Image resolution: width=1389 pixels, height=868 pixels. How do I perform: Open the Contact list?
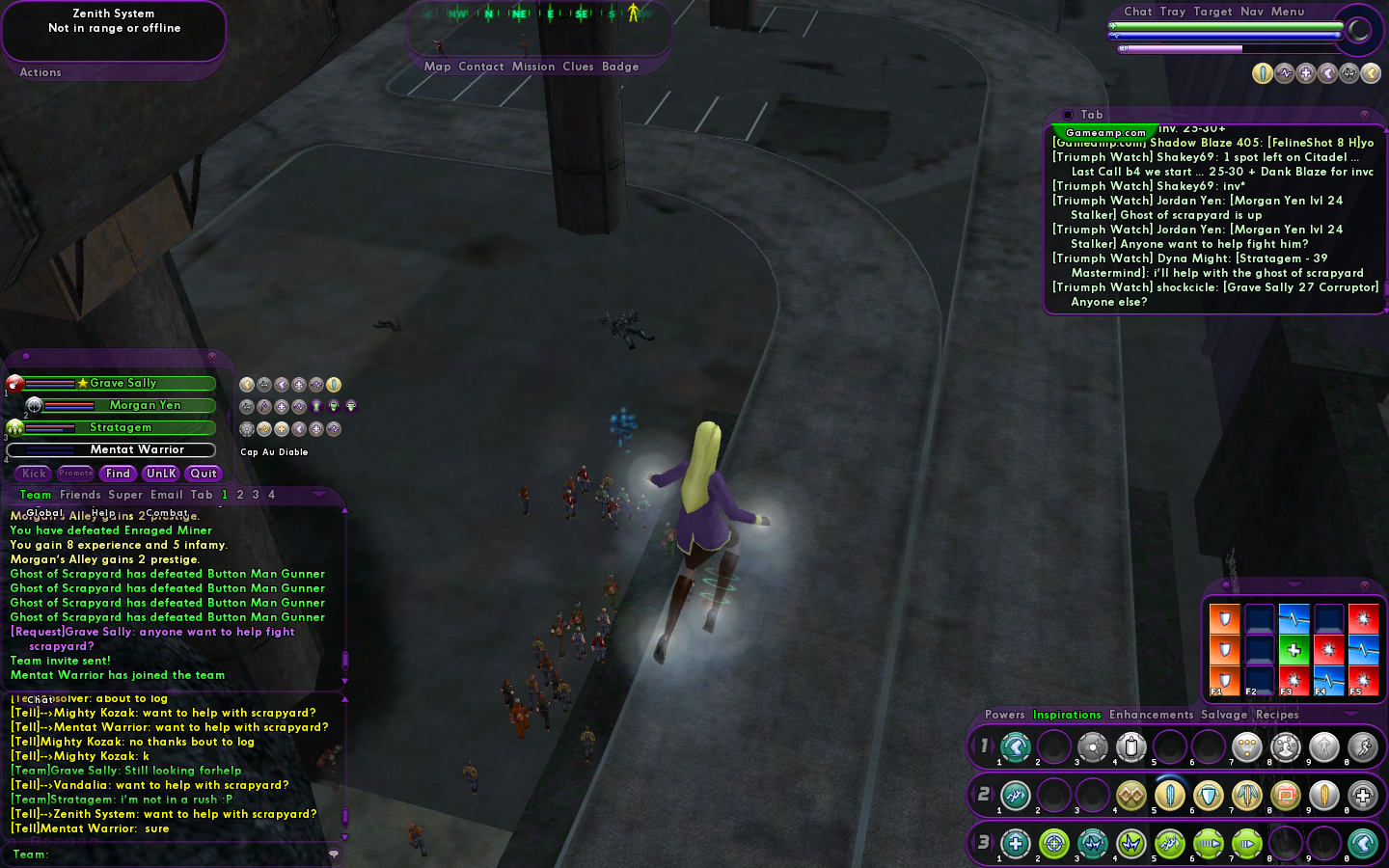[x=481, y=67]
